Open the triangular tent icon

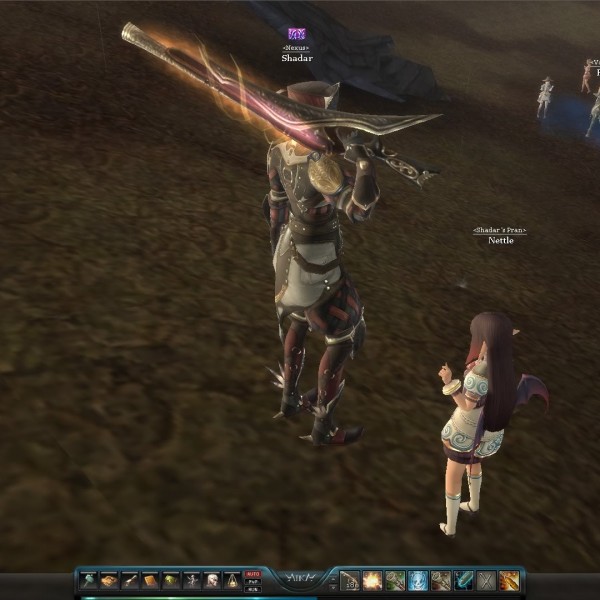(232, 580)
